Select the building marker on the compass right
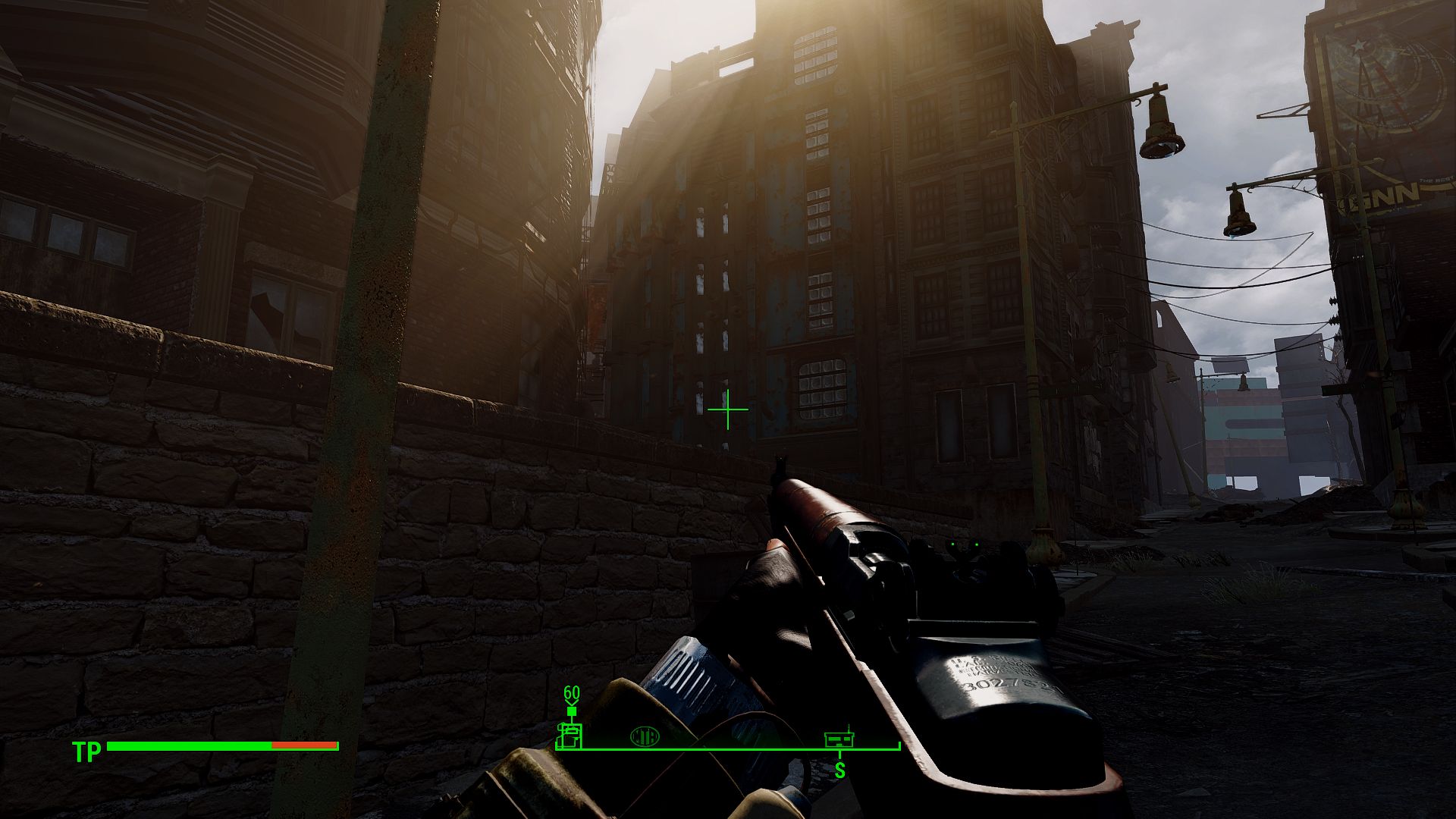 839,738
